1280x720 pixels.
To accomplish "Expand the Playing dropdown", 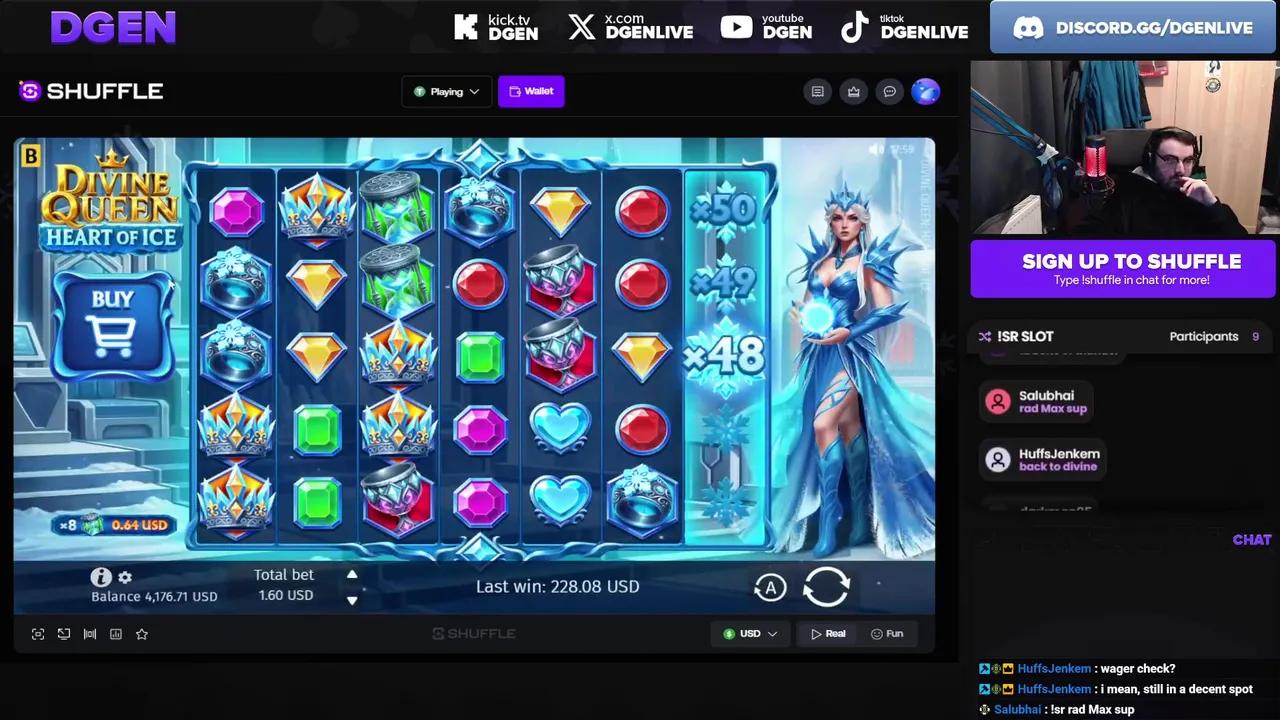I will pyautogui.click(x=446, y=91).
